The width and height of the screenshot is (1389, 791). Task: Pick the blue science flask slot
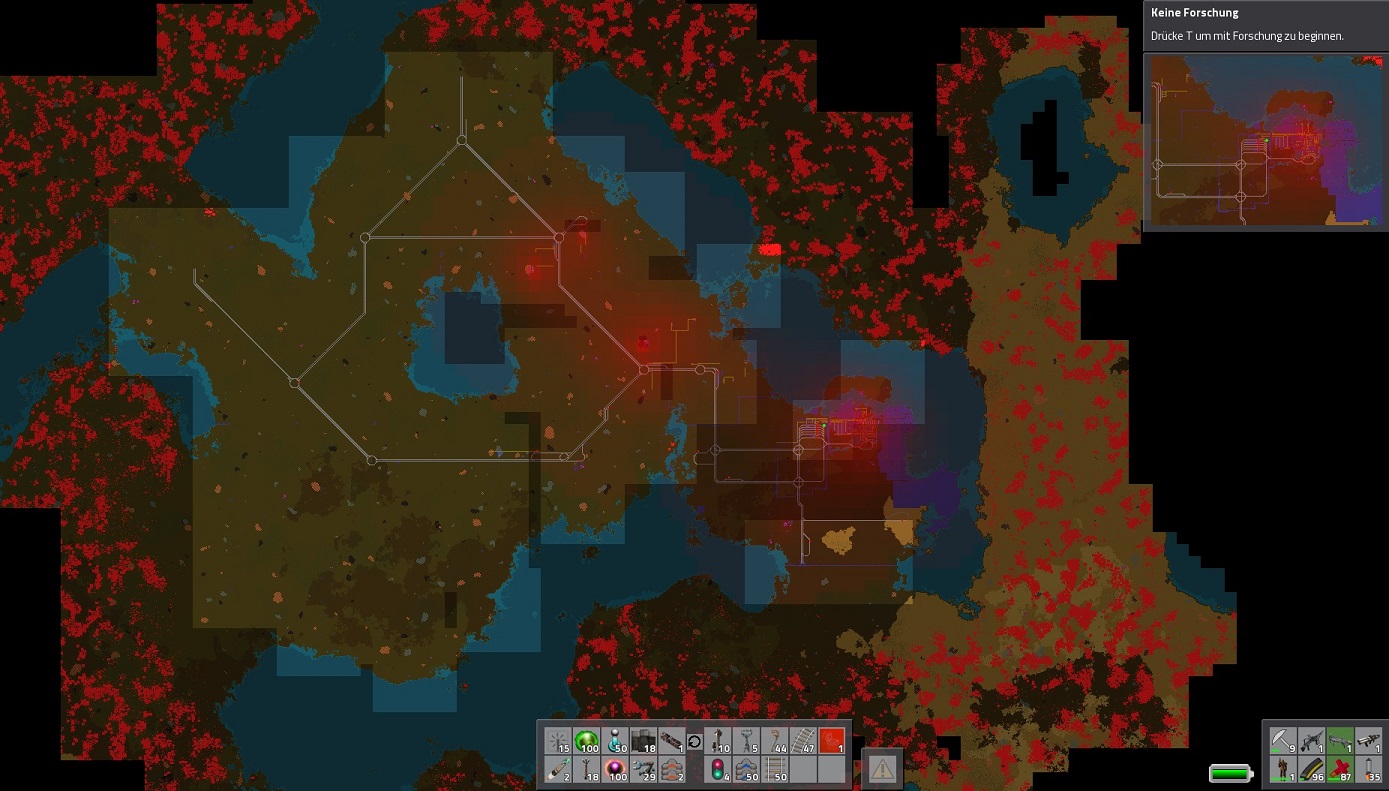click(615, 741)
